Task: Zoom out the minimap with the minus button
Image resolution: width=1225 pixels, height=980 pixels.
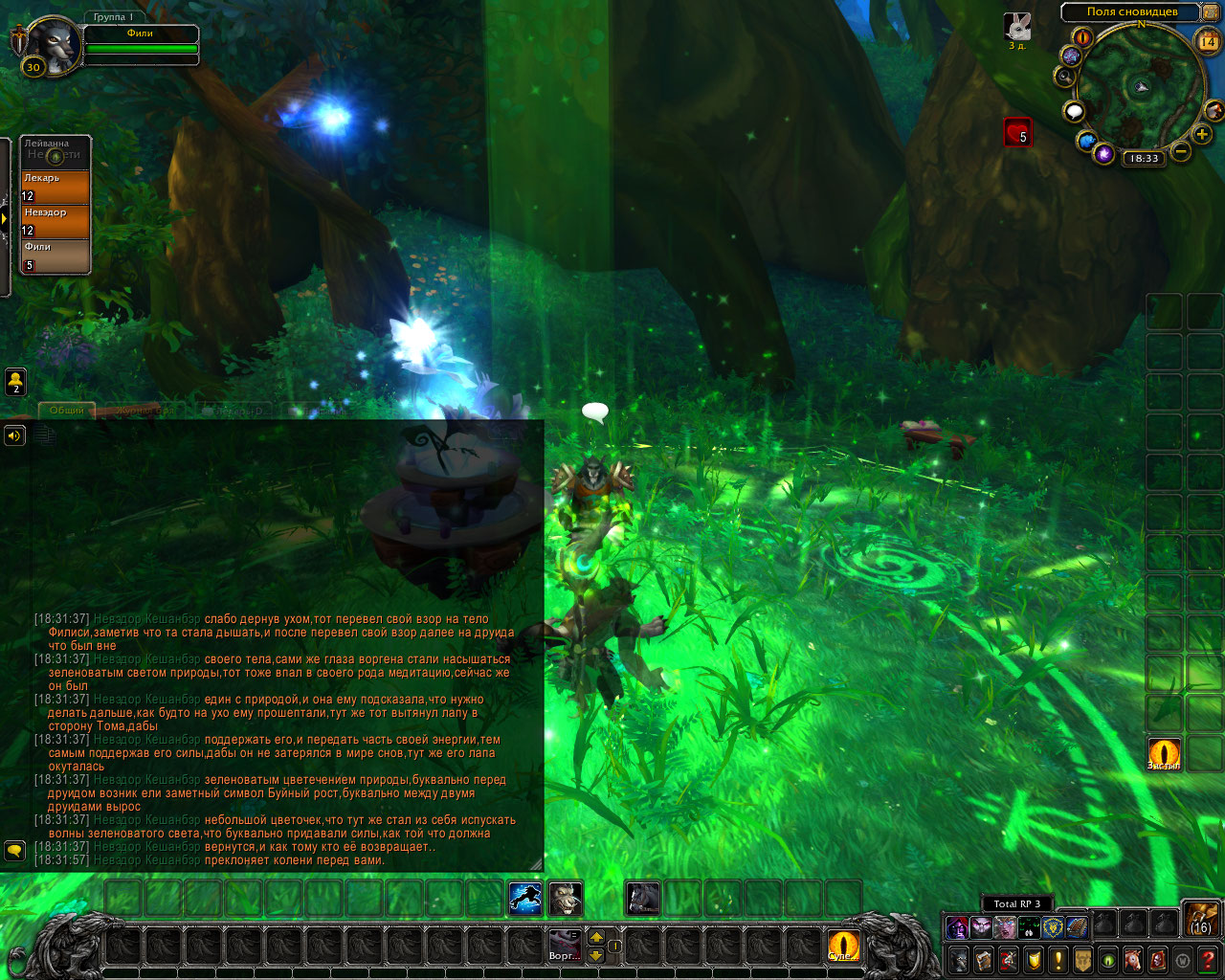Action: point(1181,151)
